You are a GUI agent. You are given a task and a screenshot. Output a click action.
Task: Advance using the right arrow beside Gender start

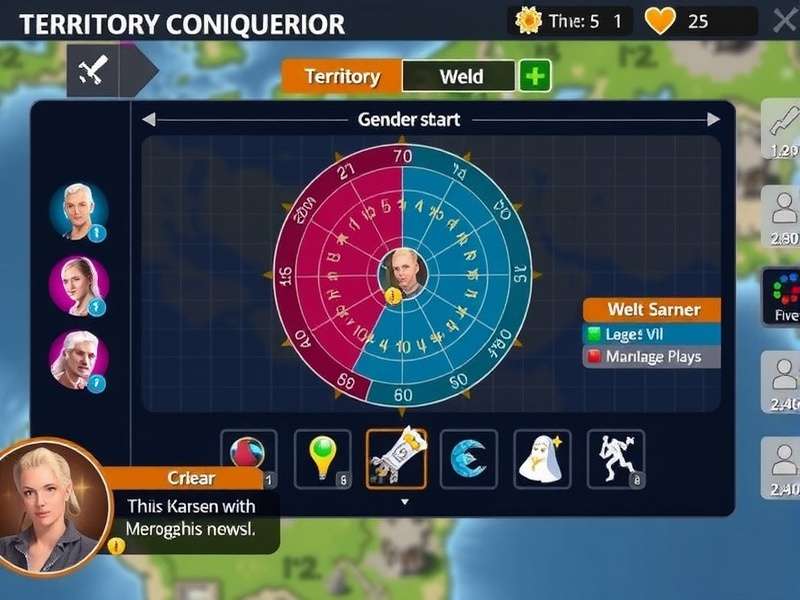[713, 120]
